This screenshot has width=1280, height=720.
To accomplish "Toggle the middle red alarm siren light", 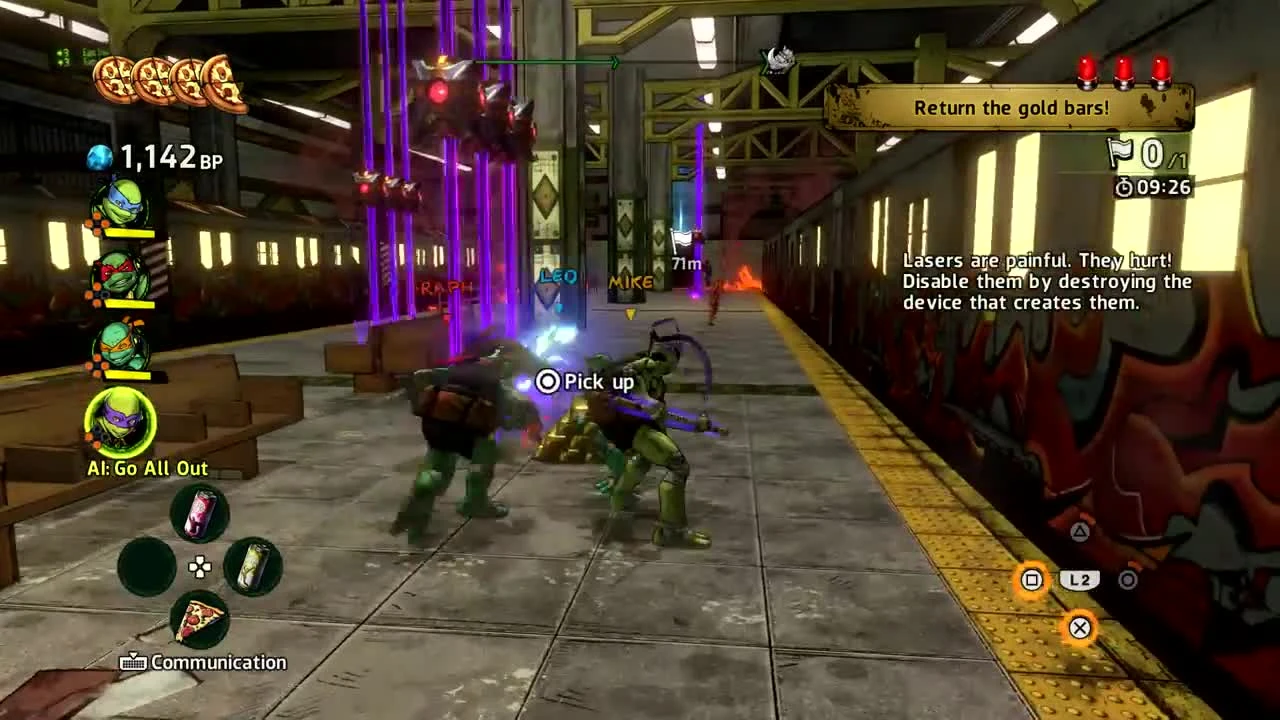I will click(1123, 72).
